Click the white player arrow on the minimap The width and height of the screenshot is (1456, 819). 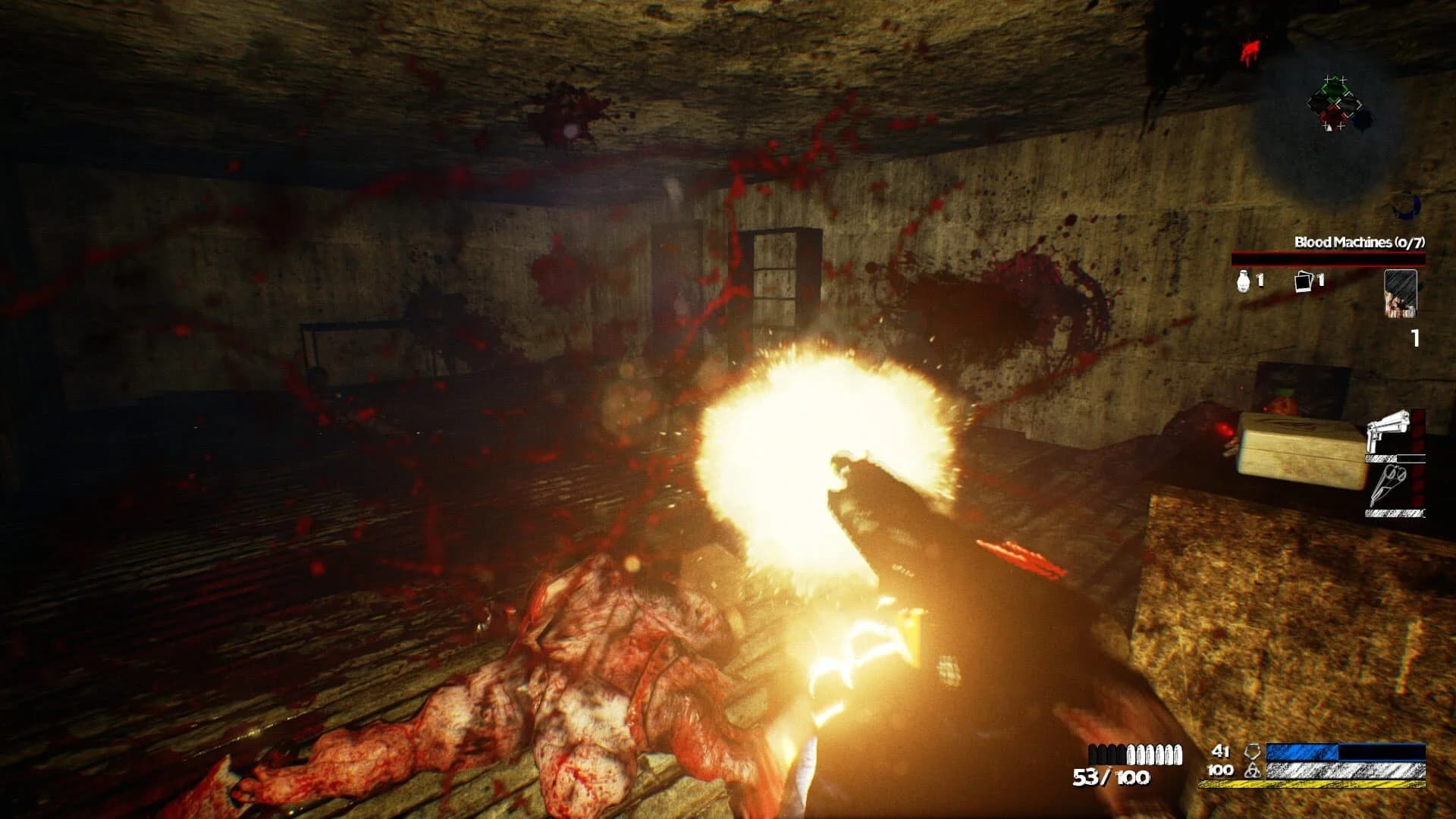(1328, 126)
